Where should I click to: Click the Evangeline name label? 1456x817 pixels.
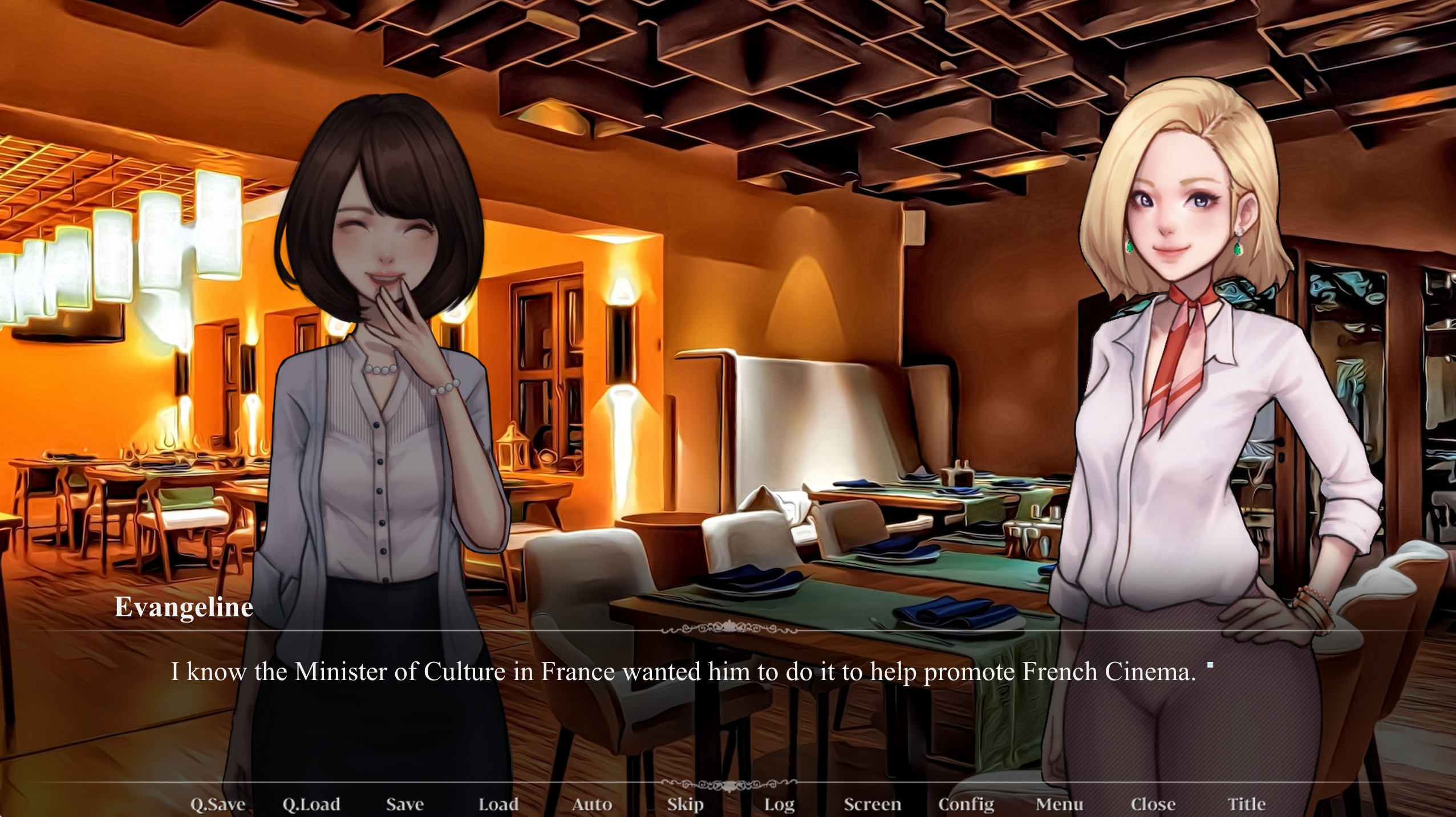pyautogui.click(x=183, y=609)
